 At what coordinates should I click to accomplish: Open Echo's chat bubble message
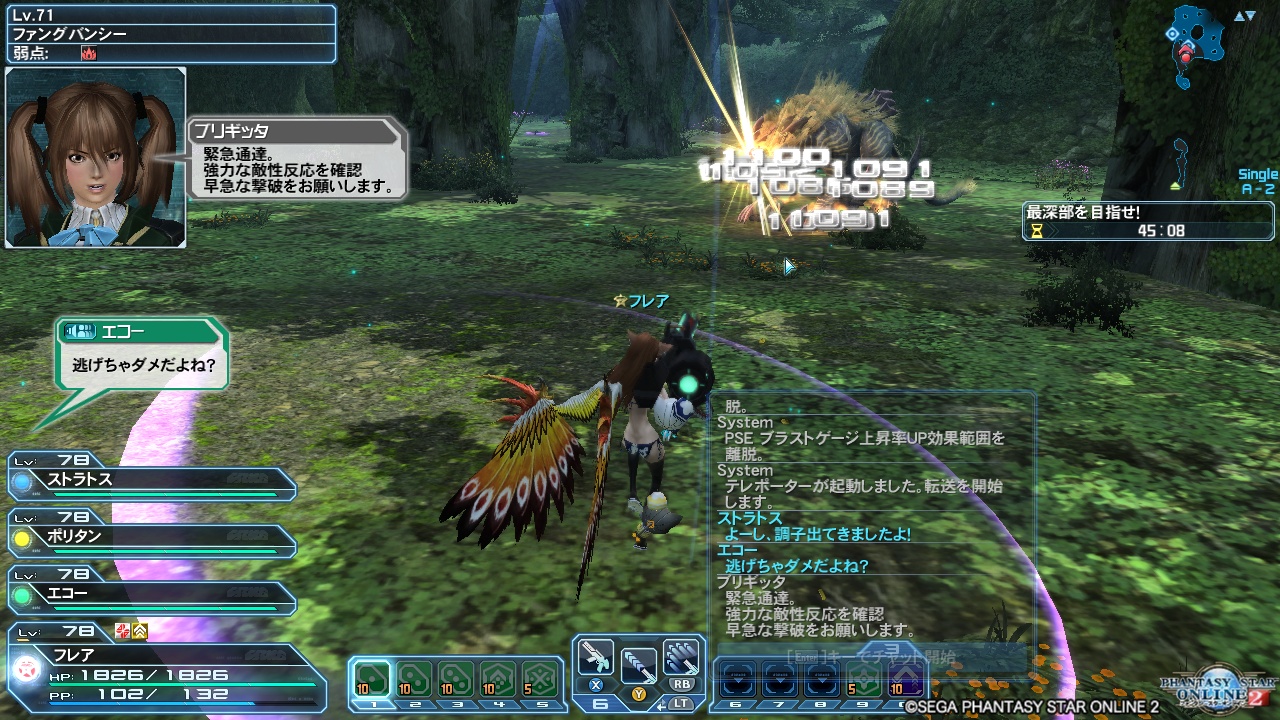pos(140,355)
